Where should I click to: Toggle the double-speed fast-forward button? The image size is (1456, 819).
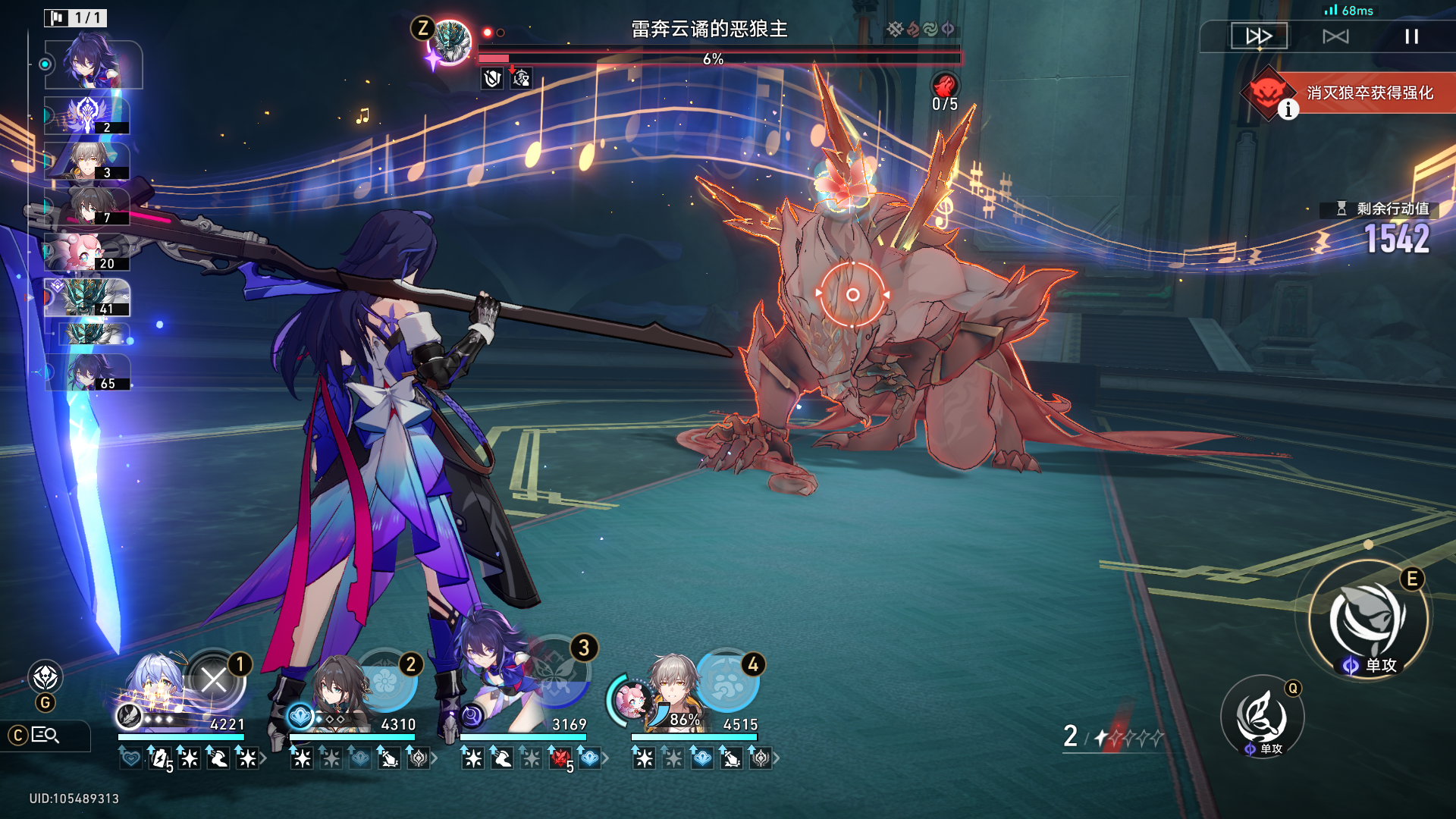point(1259,36)
